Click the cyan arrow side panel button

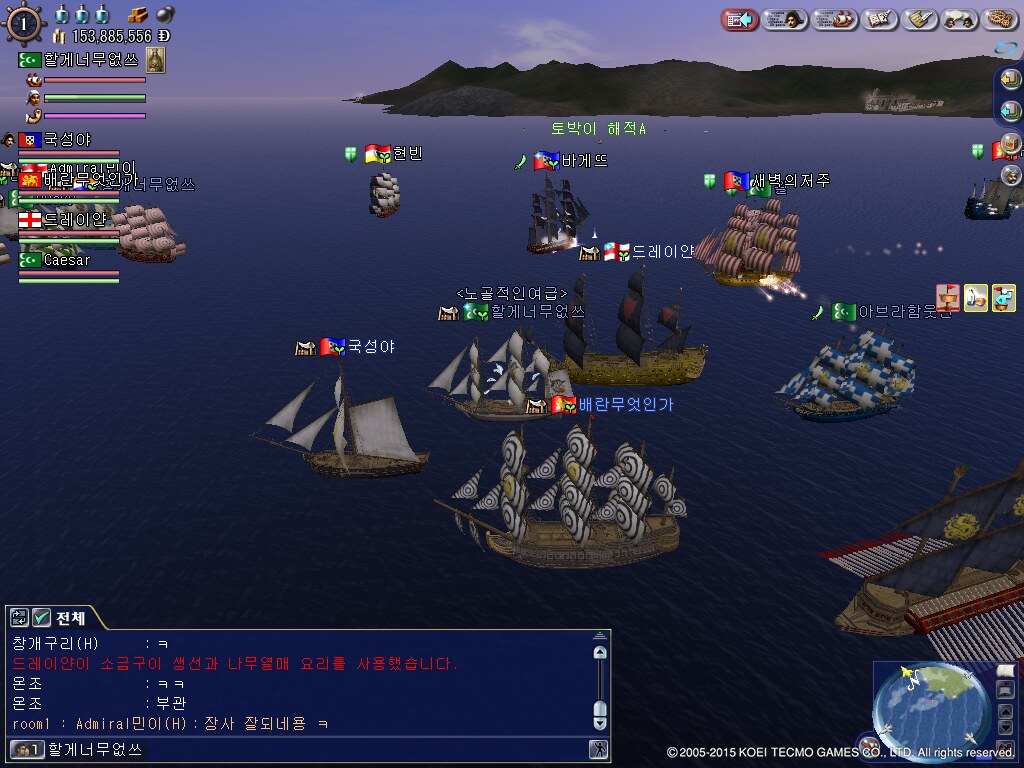pos(1011,109)
